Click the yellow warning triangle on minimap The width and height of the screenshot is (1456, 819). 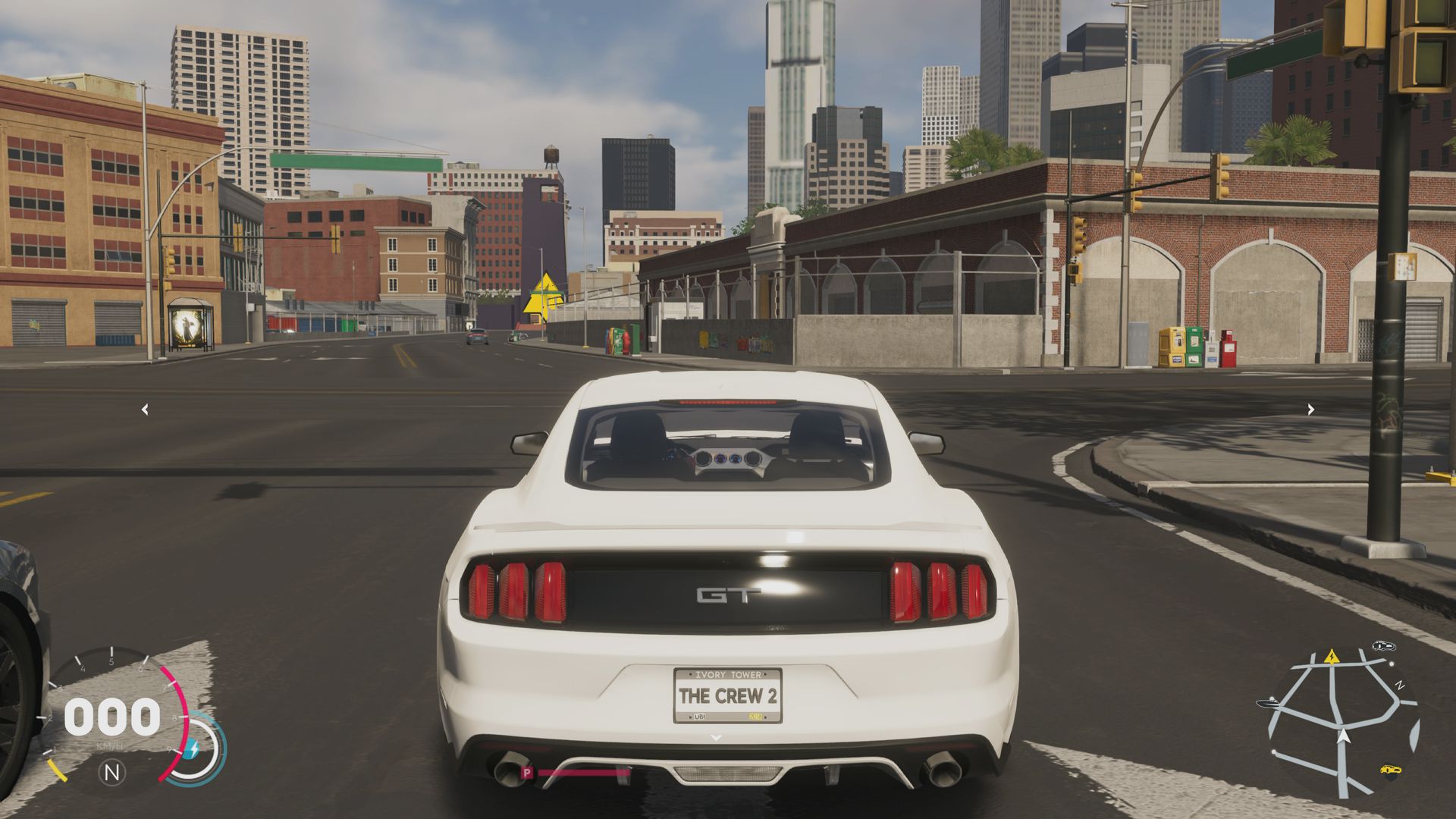pyautogui.click(x=1332, y=657)
